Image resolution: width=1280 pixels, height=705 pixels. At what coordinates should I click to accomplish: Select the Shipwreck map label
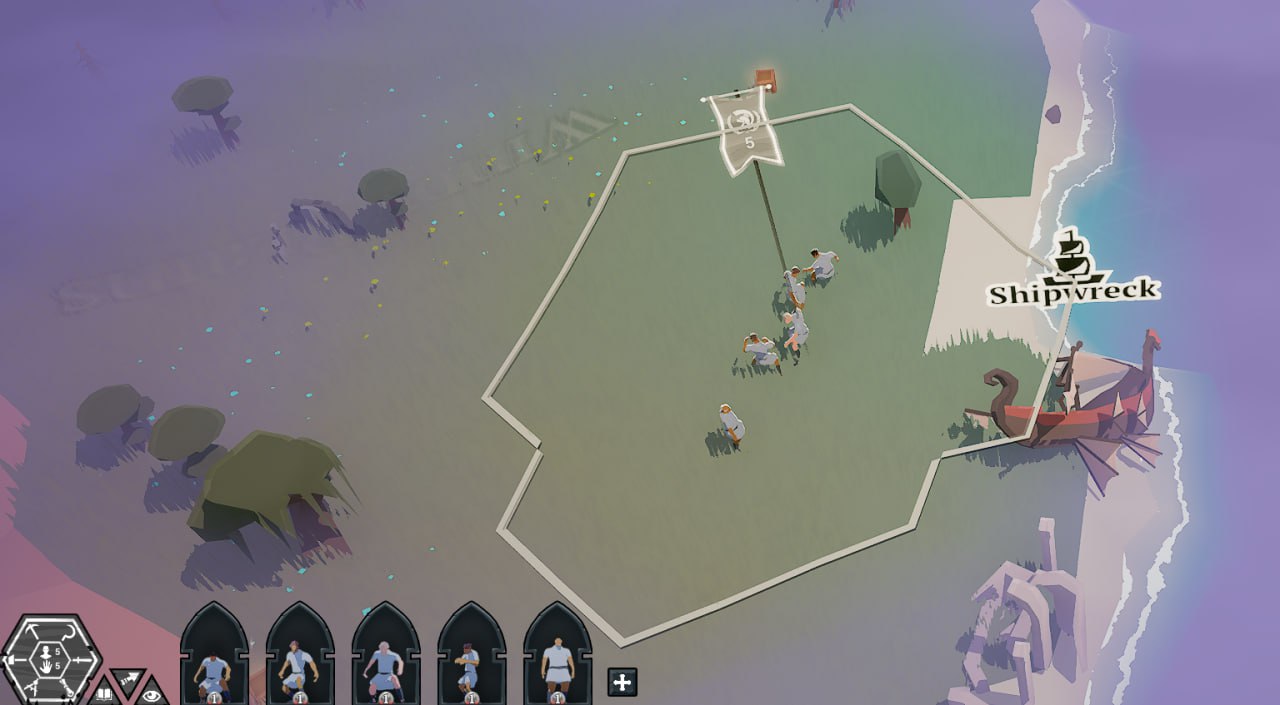(1073, 290)
